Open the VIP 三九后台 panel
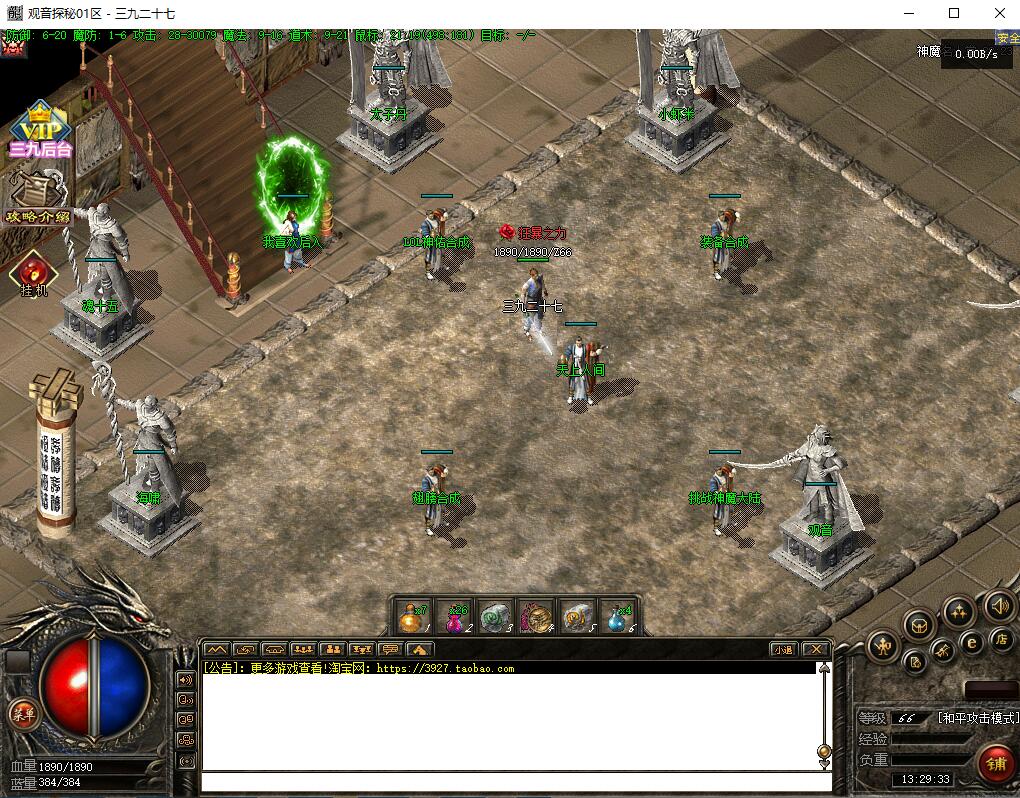 point(40,130)
